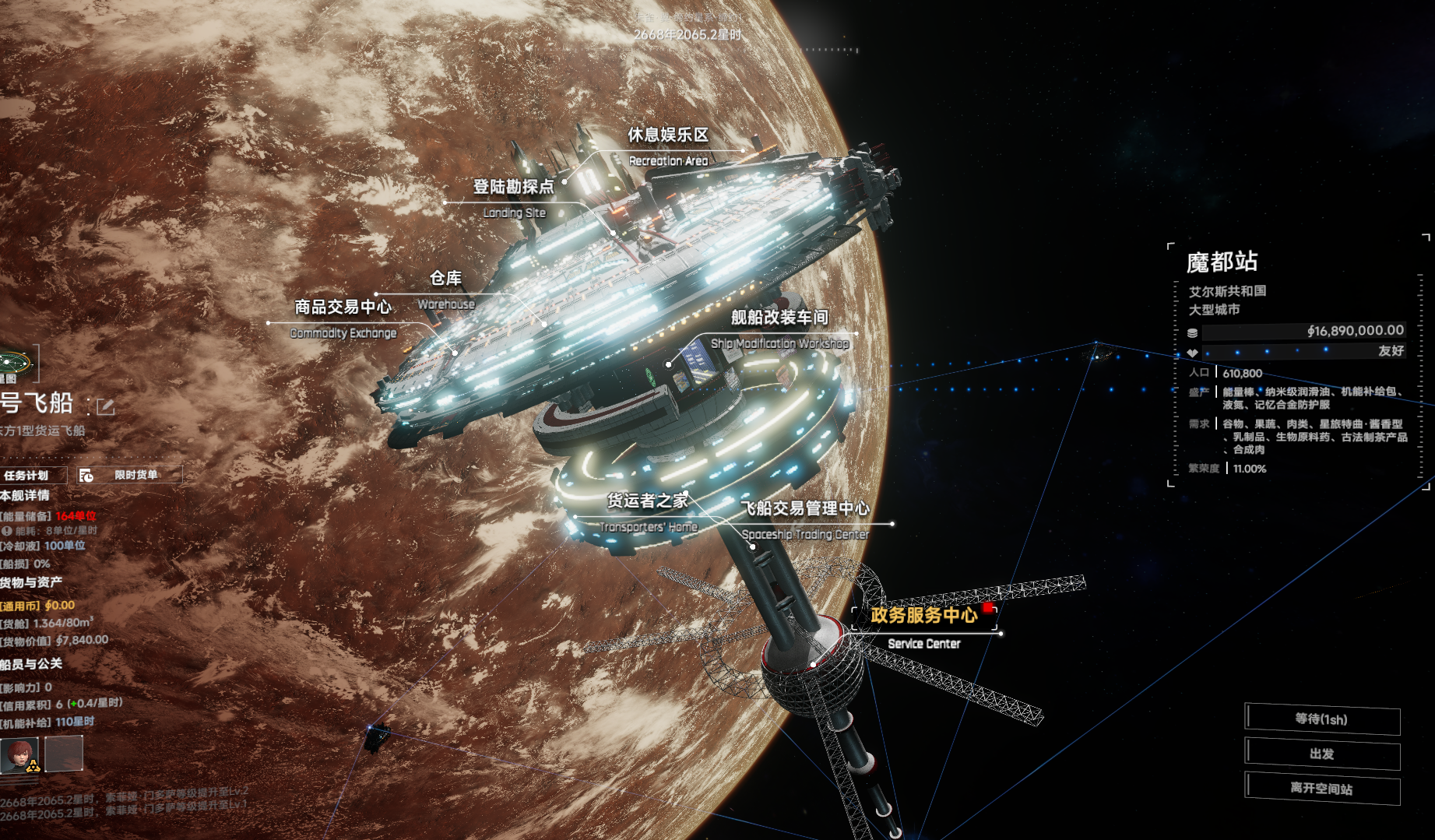Leave the space station (离开空间站)
This screenshot has width=1435, height=840.
[1322, 789]
